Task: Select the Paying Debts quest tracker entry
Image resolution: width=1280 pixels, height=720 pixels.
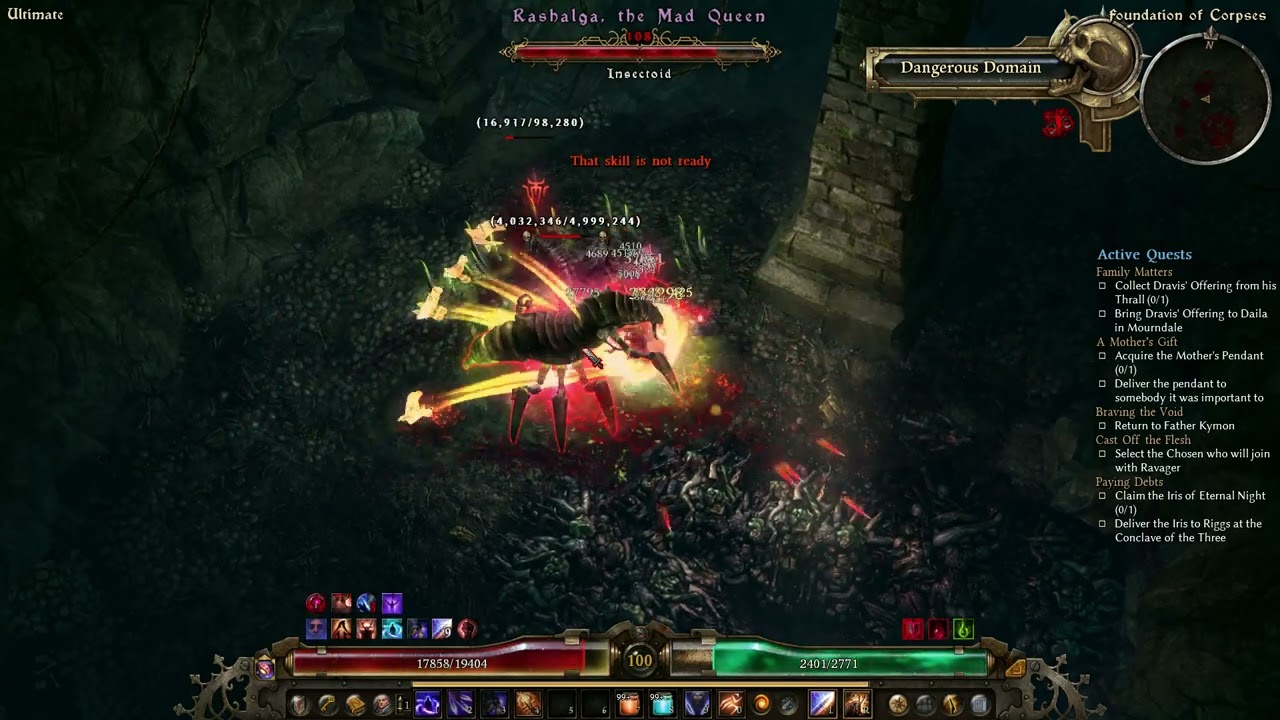Action: point(1129,482)
